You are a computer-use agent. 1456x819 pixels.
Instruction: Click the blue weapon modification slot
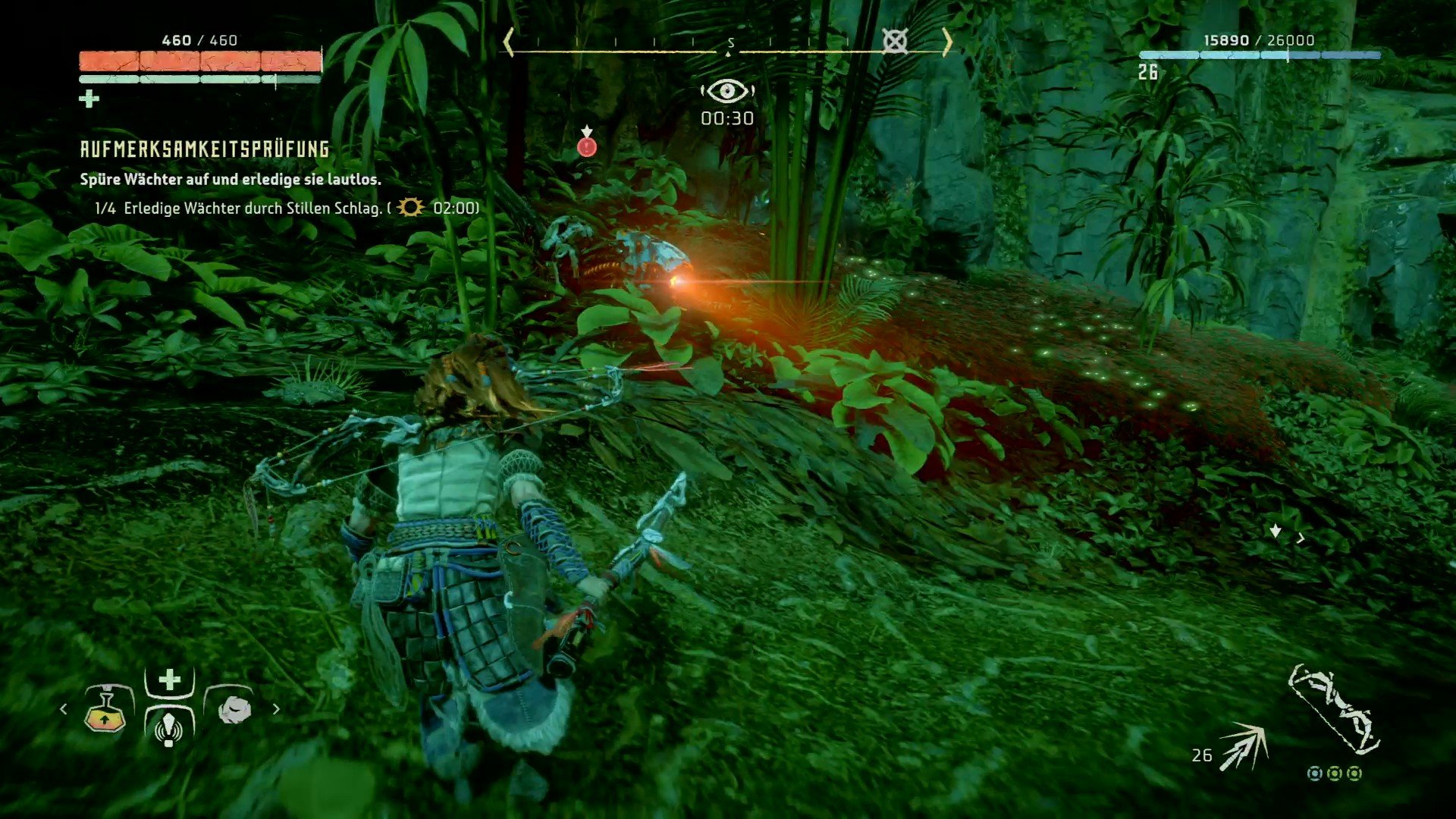click(x=1315, y=773)
